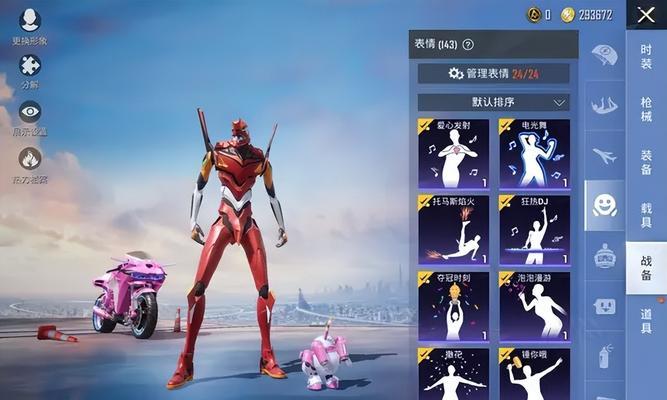Choose the 狂热DJ emote

click(x=534, y=230)
